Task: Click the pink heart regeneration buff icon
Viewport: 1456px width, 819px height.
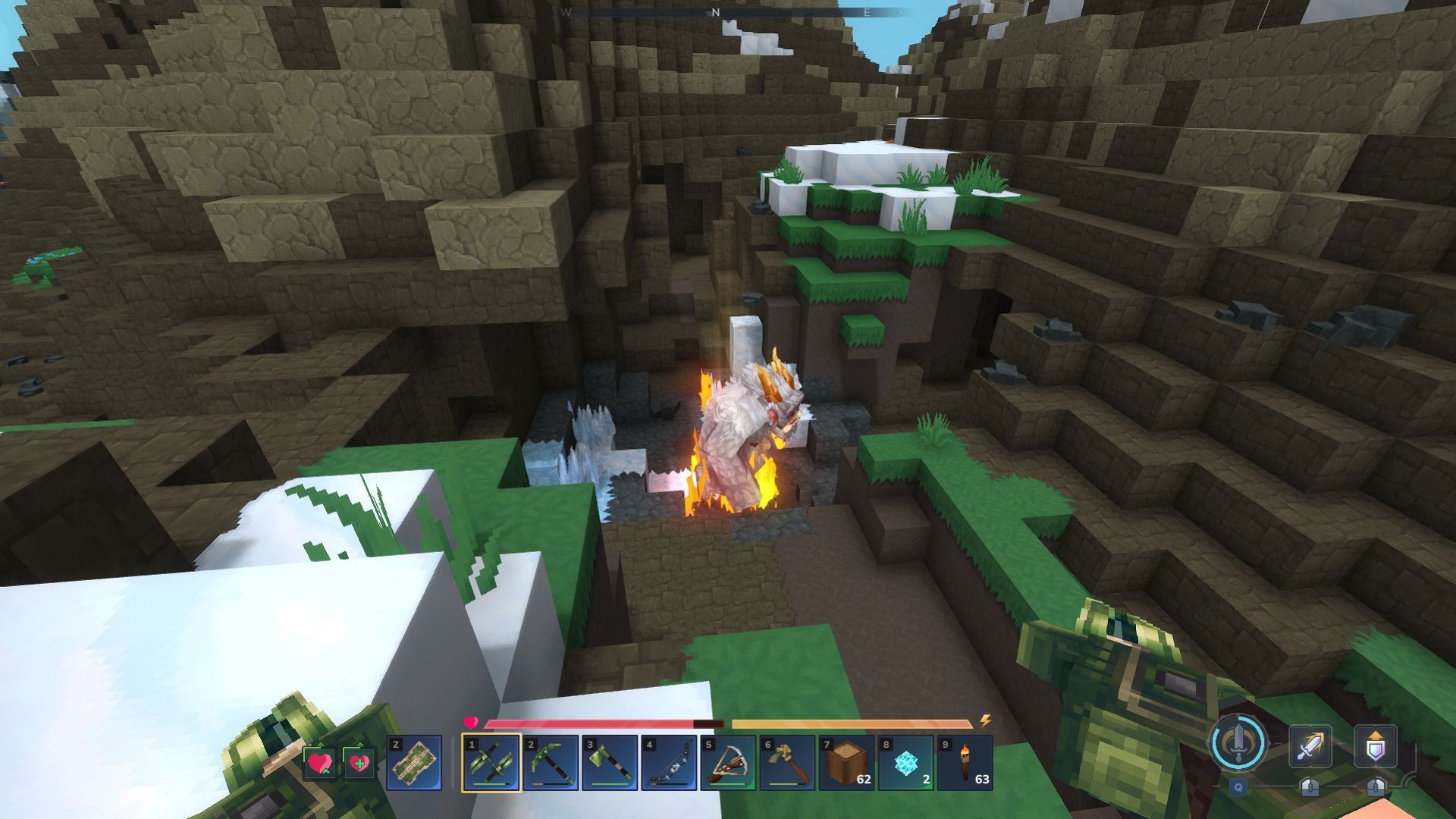Action: tap(319, 763)
